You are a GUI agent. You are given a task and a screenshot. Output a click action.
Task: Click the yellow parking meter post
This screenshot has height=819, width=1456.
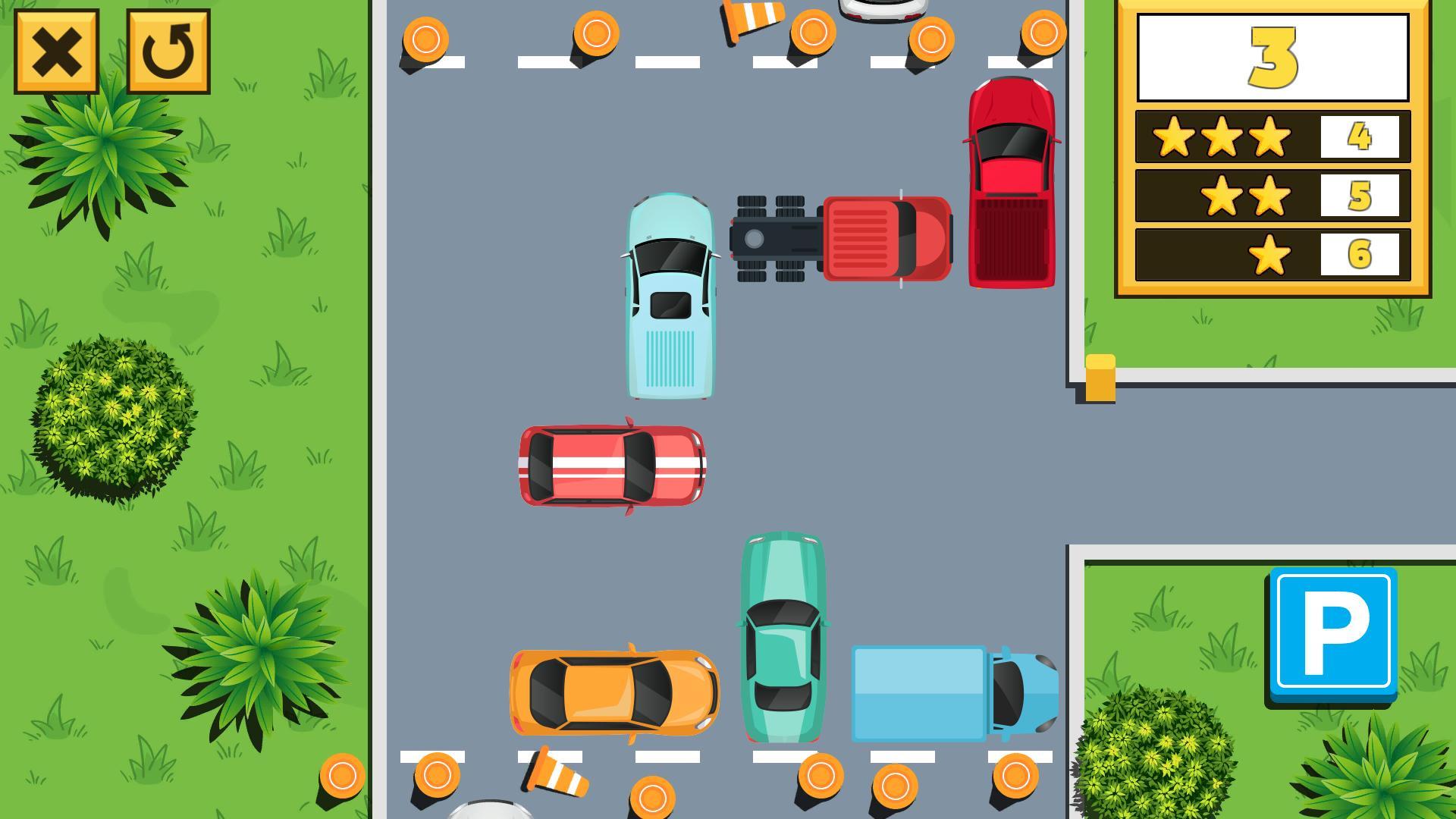(x=1101, y=375)
